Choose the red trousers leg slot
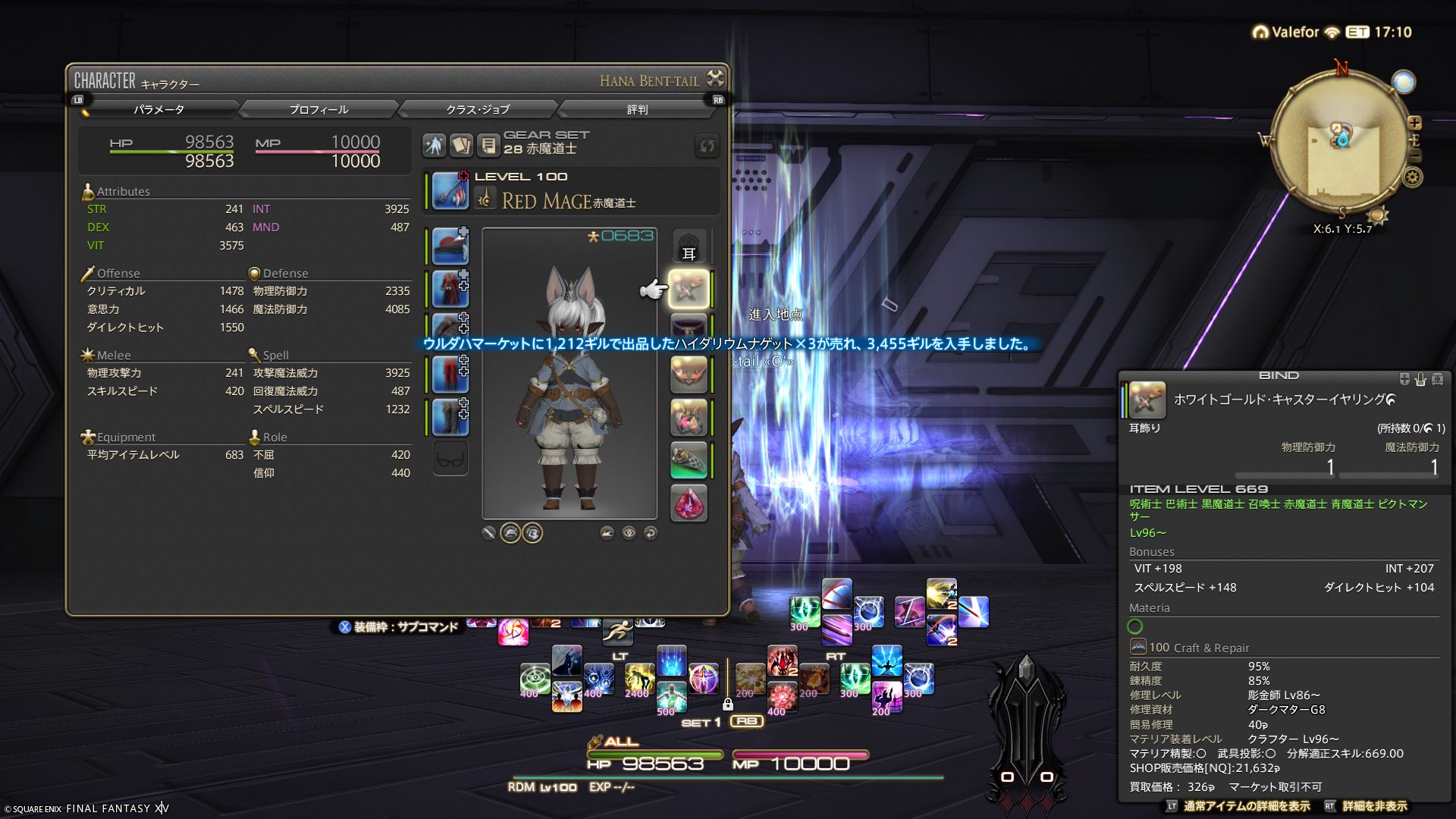This screenshot has width=1456, height=819. (450, 375)
